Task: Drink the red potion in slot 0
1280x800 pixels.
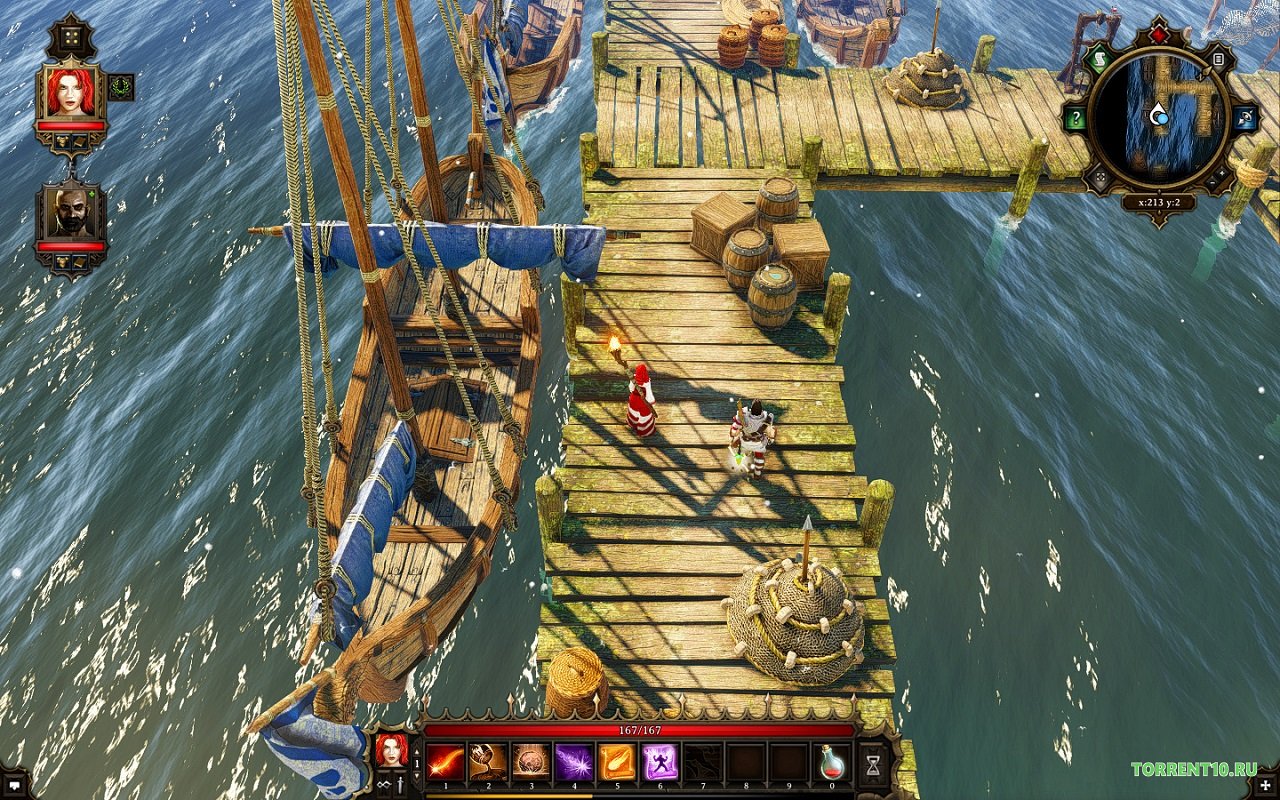Action: (x=833, y=762)
